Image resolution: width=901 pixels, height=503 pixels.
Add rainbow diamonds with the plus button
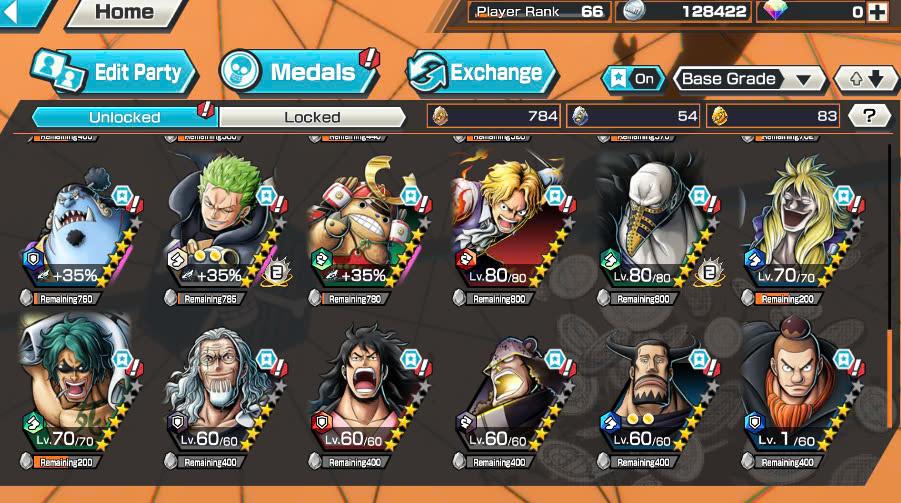point(877,12)
